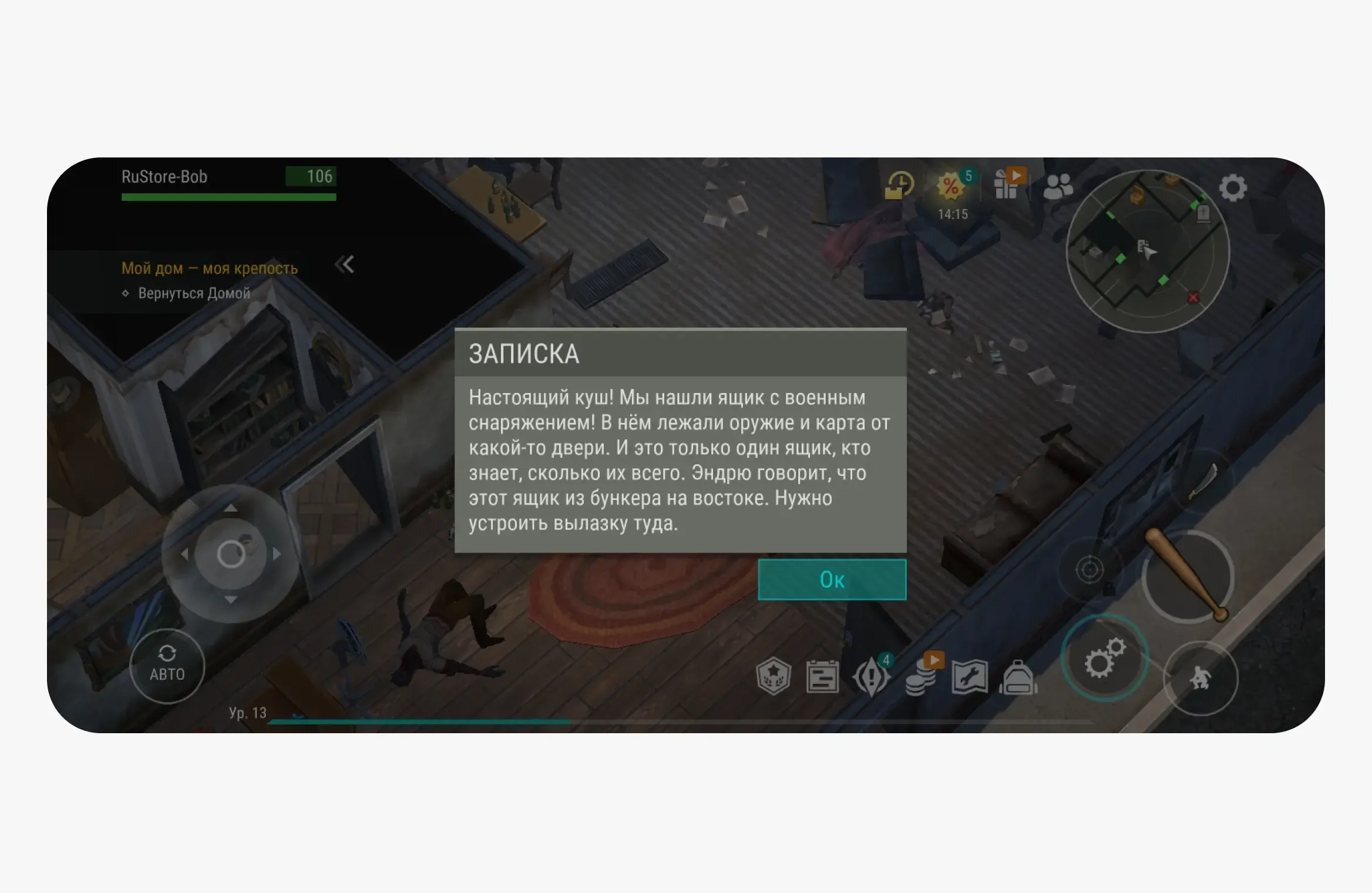Open the settings gear in top right corner
The image size is (1372, 893).
[x=1233, y=188]
